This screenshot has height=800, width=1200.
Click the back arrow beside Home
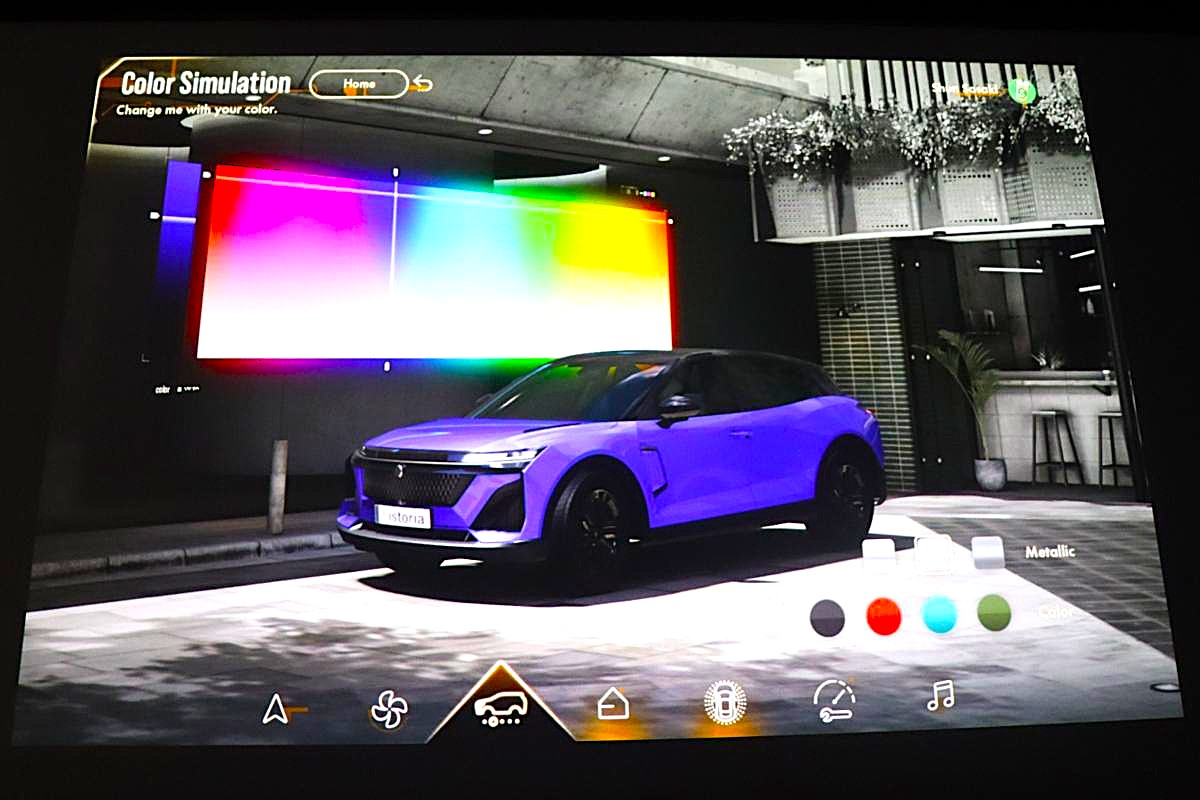coord(422,84)
